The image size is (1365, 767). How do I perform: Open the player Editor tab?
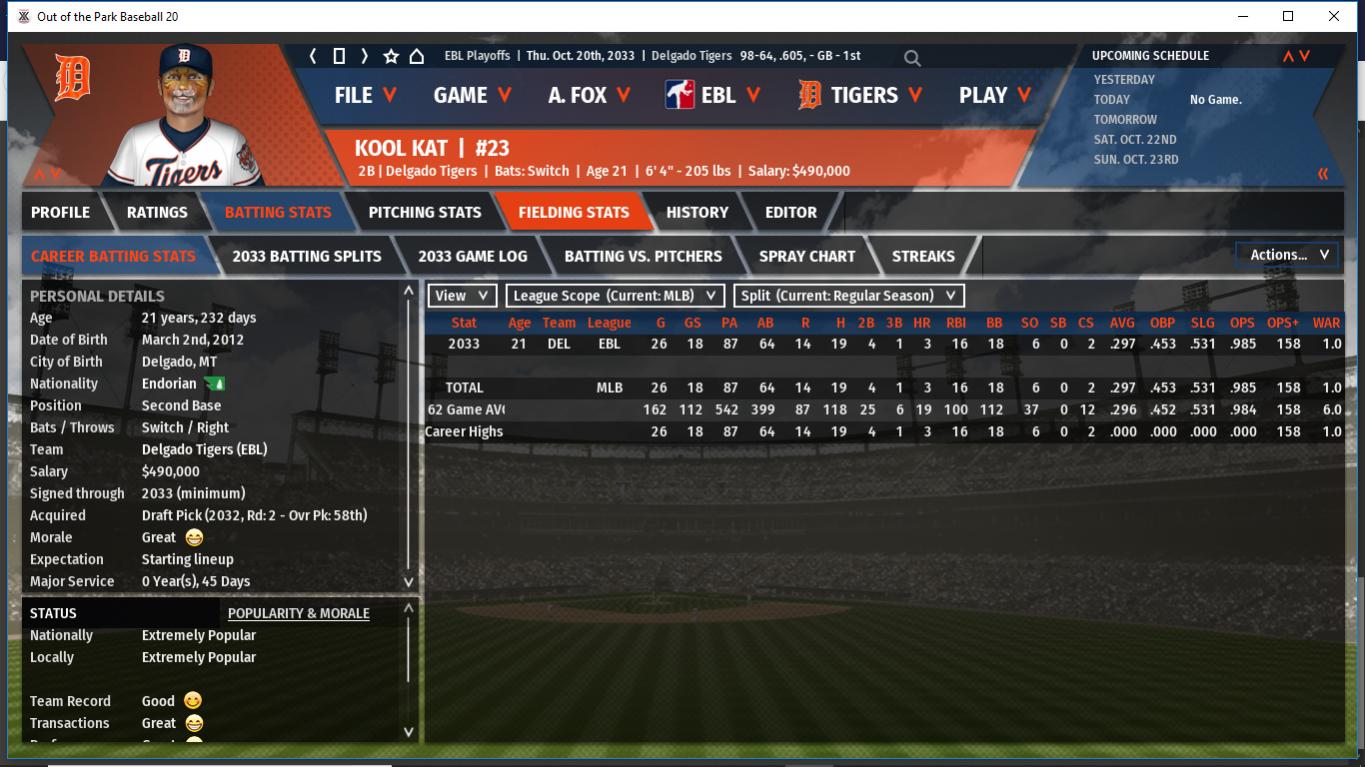pyautogui.click(x=791, y=212)
